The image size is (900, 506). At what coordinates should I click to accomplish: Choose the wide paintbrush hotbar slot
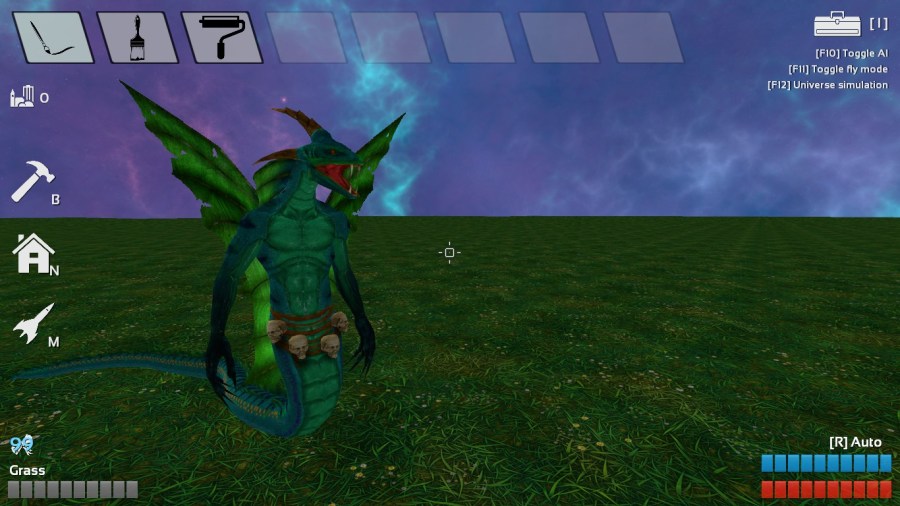point(137,38)
